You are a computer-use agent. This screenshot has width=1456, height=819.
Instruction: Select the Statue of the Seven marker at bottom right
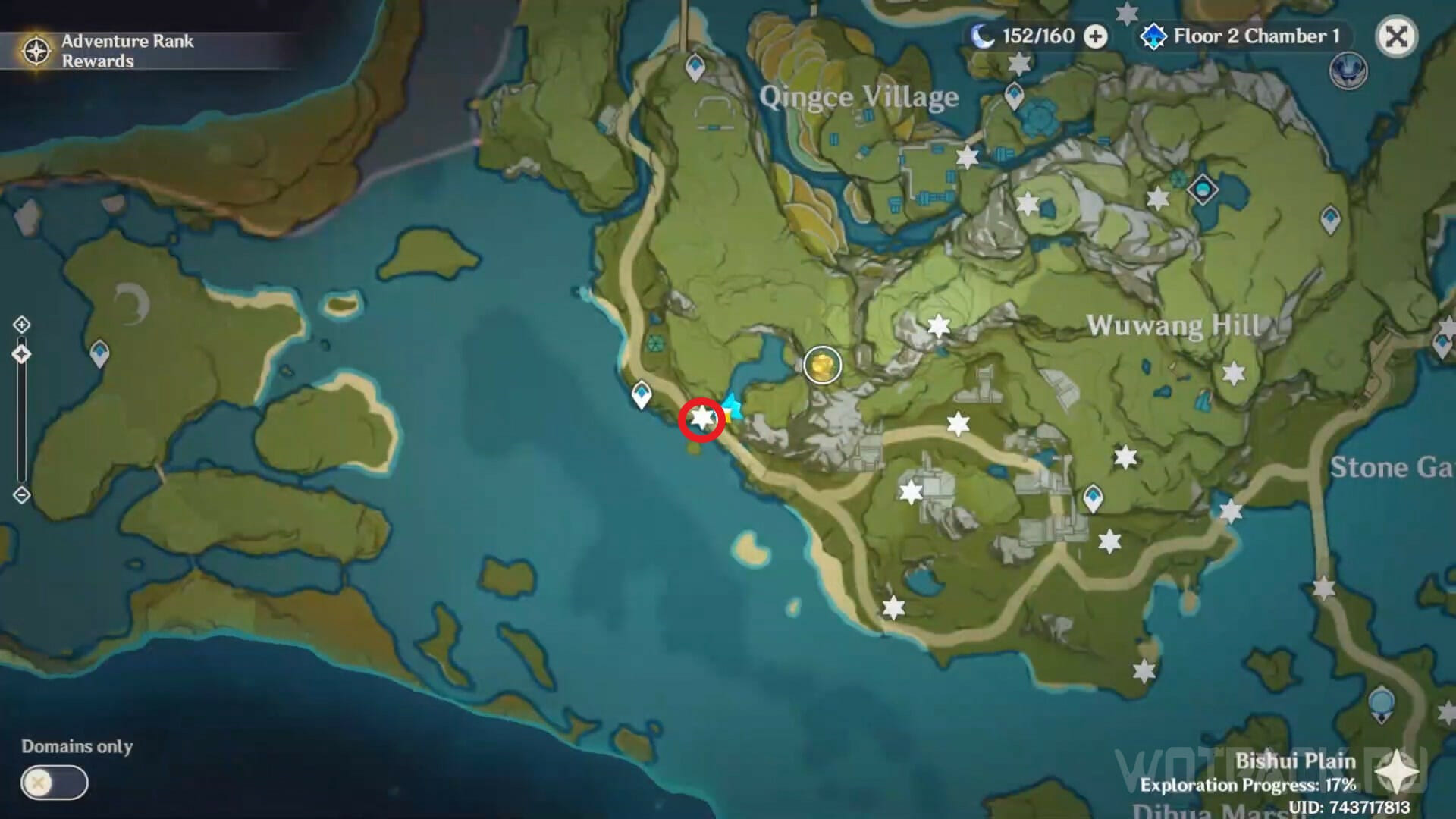click(x=1382, y=704)
